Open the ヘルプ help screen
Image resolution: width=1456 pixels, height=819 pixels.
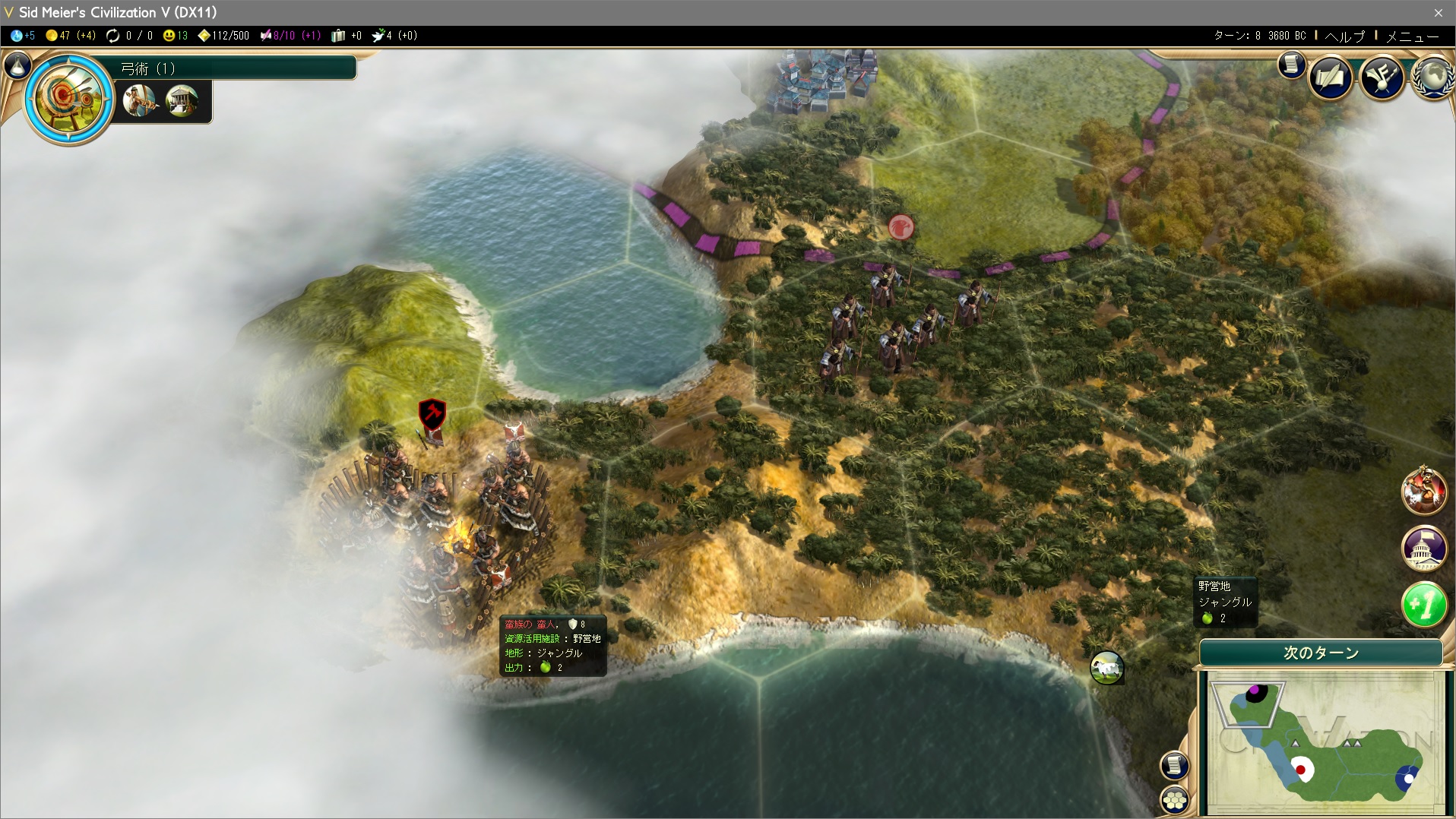point(1344,36)
